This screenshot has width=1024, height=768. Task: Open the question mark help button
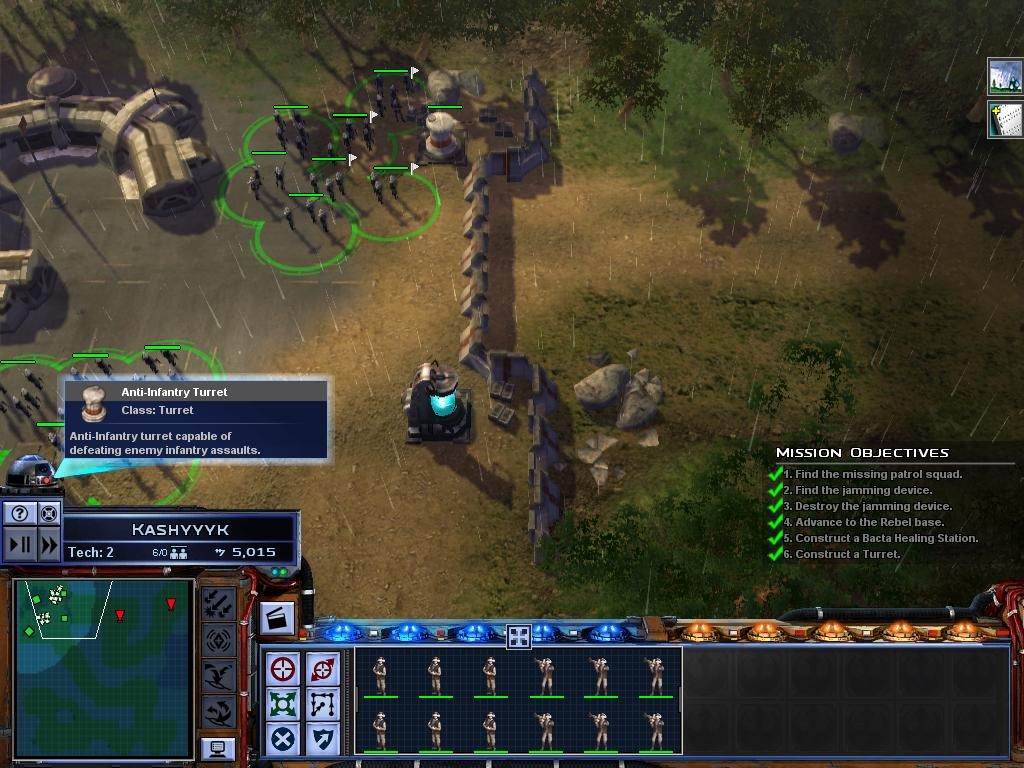[x=20, y=514]
